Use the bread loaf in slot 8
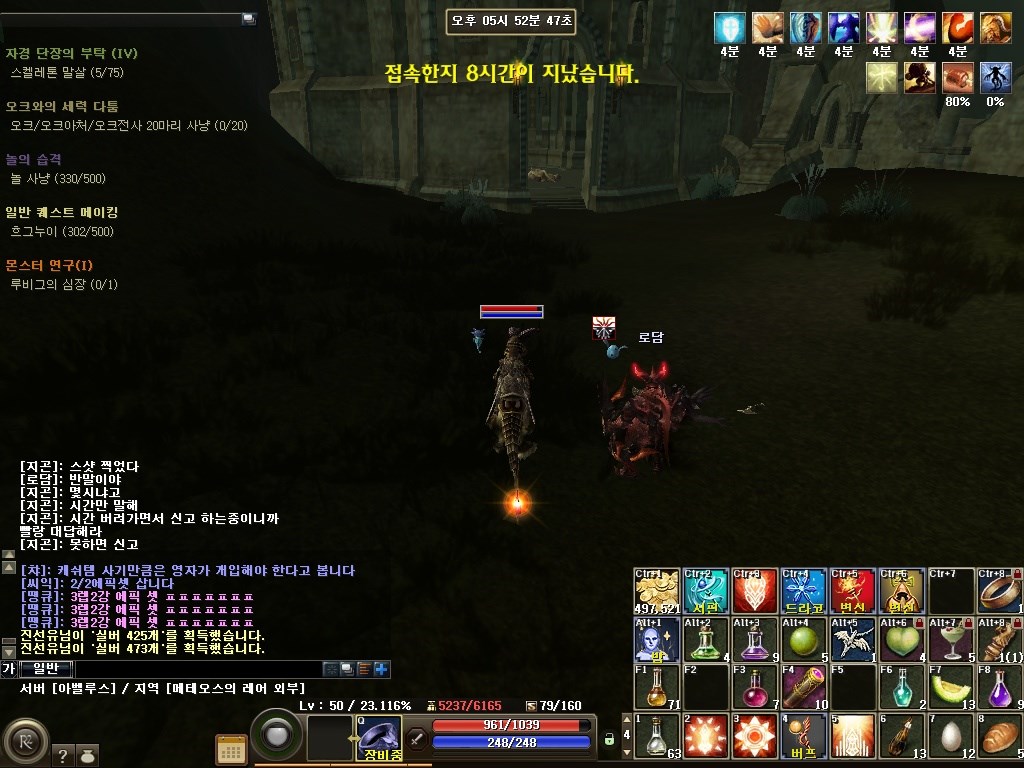Image resolution: width=1024 pixels, height=768 pixels. [999, 735]
